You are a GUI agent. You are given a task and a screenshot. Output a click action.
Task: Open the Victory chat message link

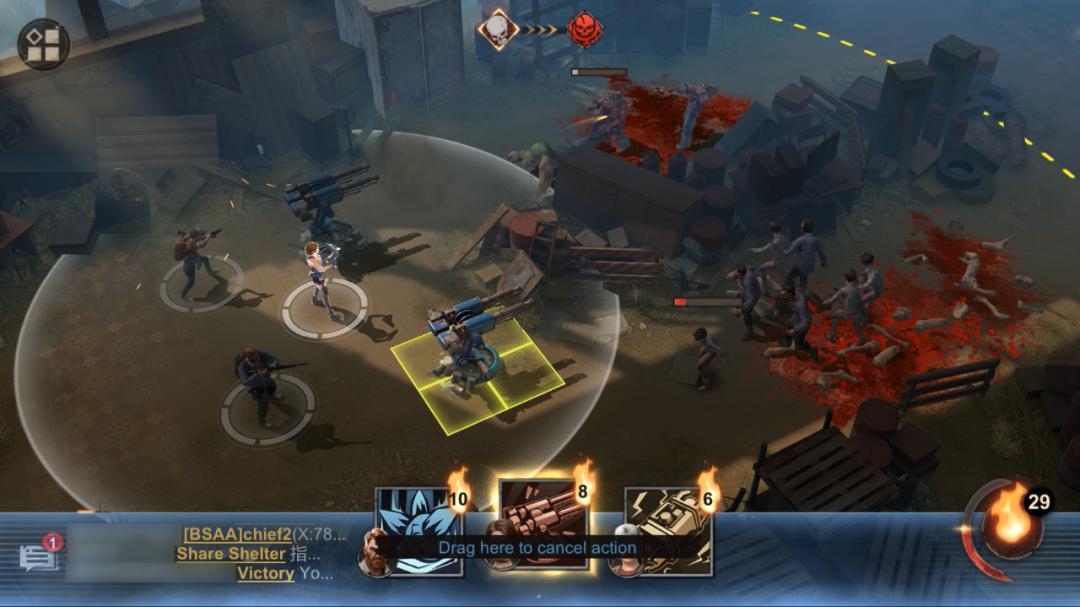tap(265, 573)
